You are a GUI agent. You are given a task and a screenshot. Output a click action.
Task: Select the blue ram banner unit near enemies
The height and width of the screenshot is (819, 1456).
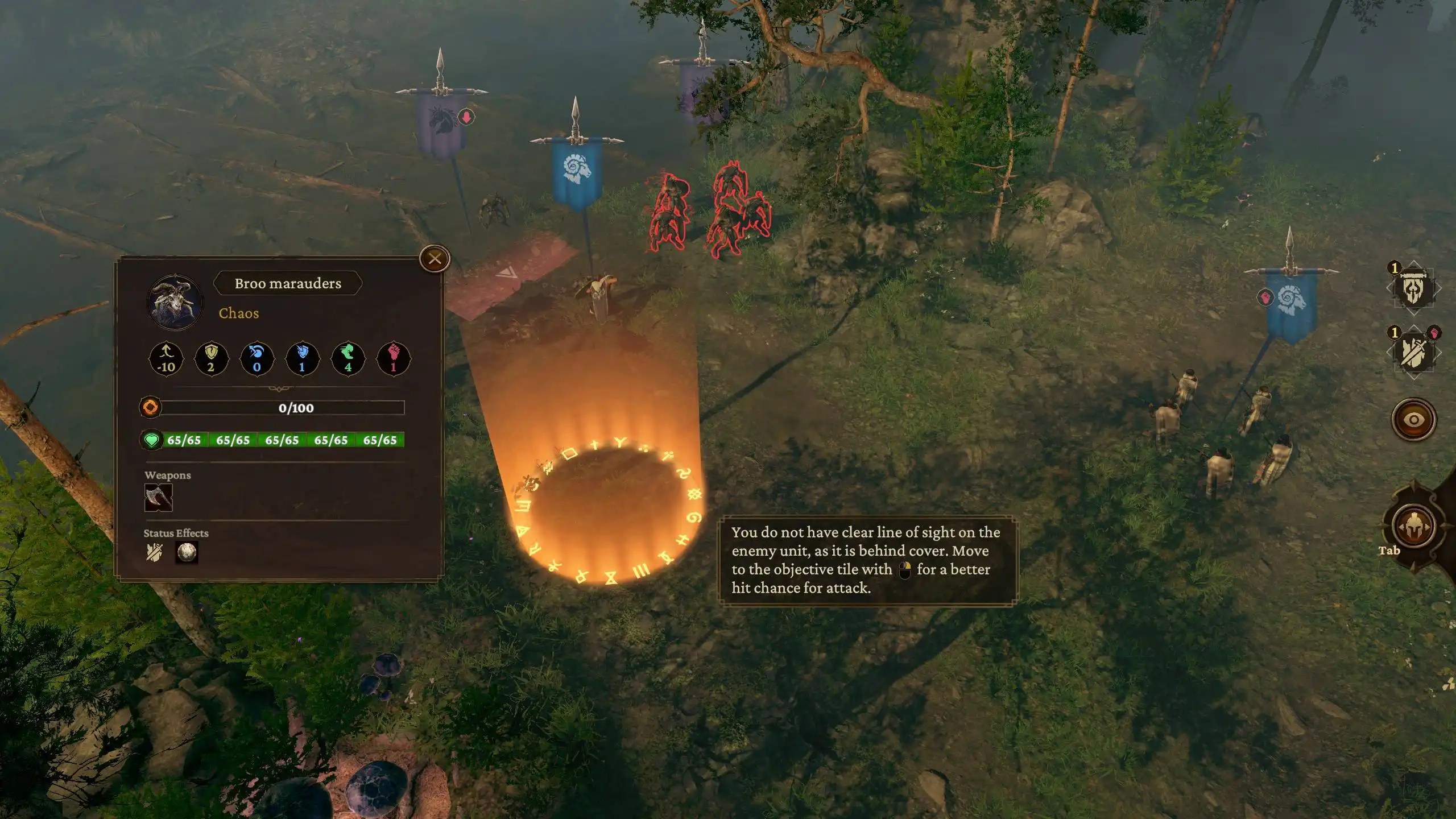[577, 171]
